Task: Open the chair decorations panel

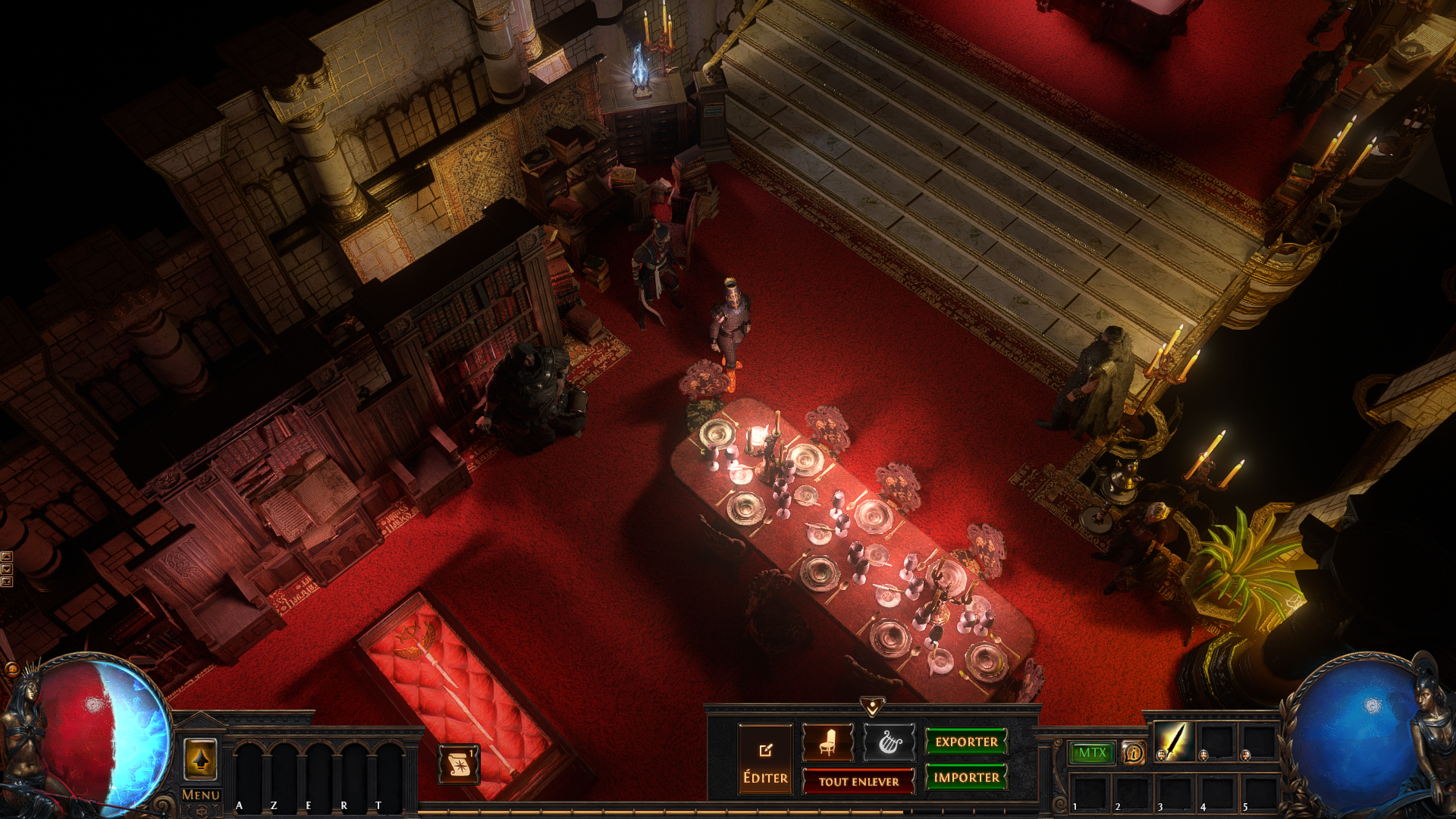Action: tap(827, 742)
